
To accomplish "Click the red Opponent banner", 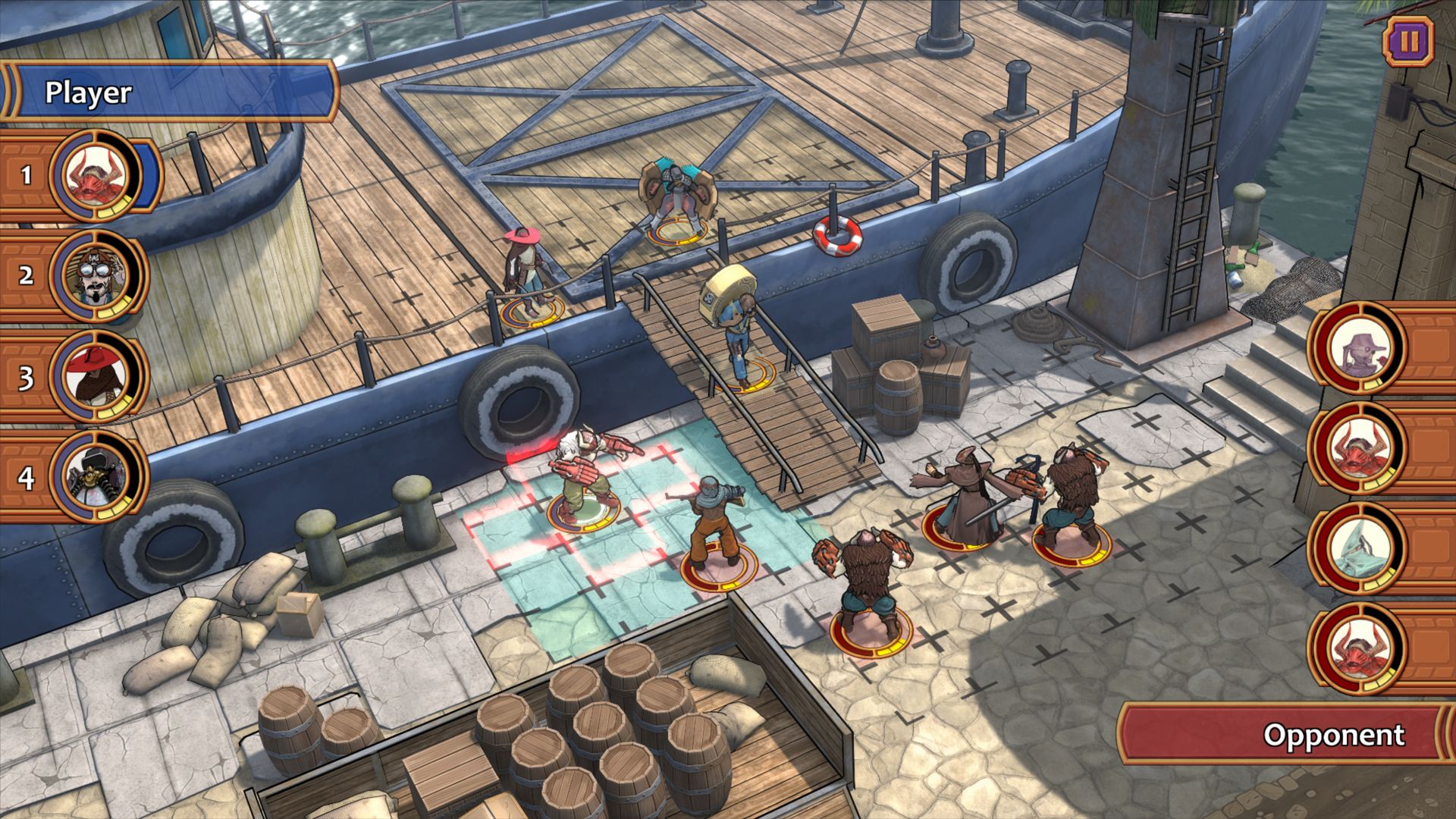I will coord(1285,734).
